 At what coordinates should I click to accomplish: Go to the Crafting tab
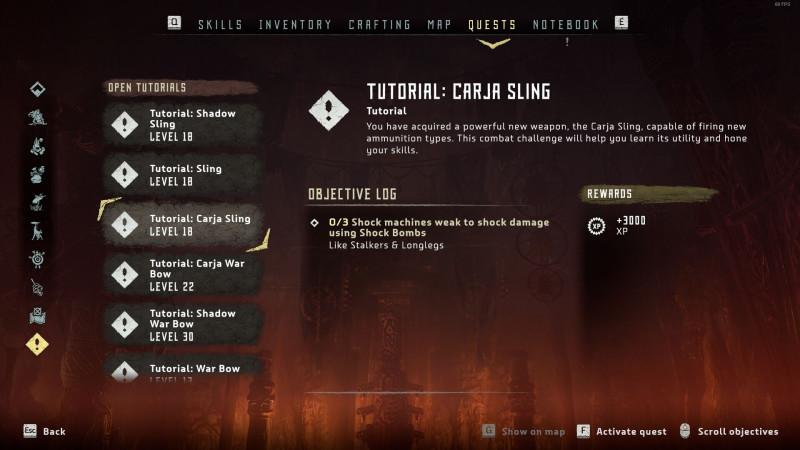tap(379, 24)
